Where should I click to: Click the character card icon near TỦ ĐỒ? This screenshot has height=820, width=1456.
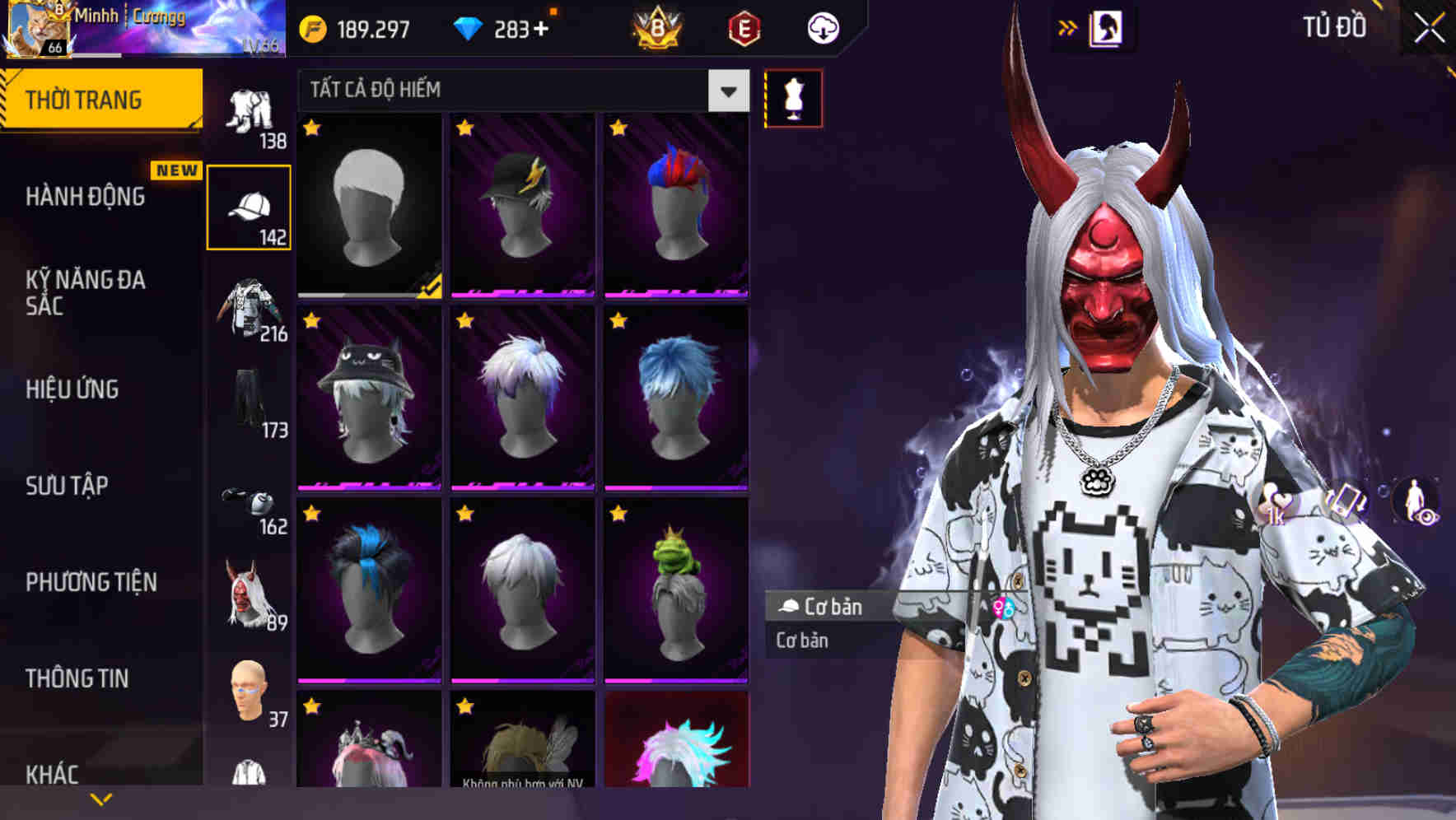1108,27
